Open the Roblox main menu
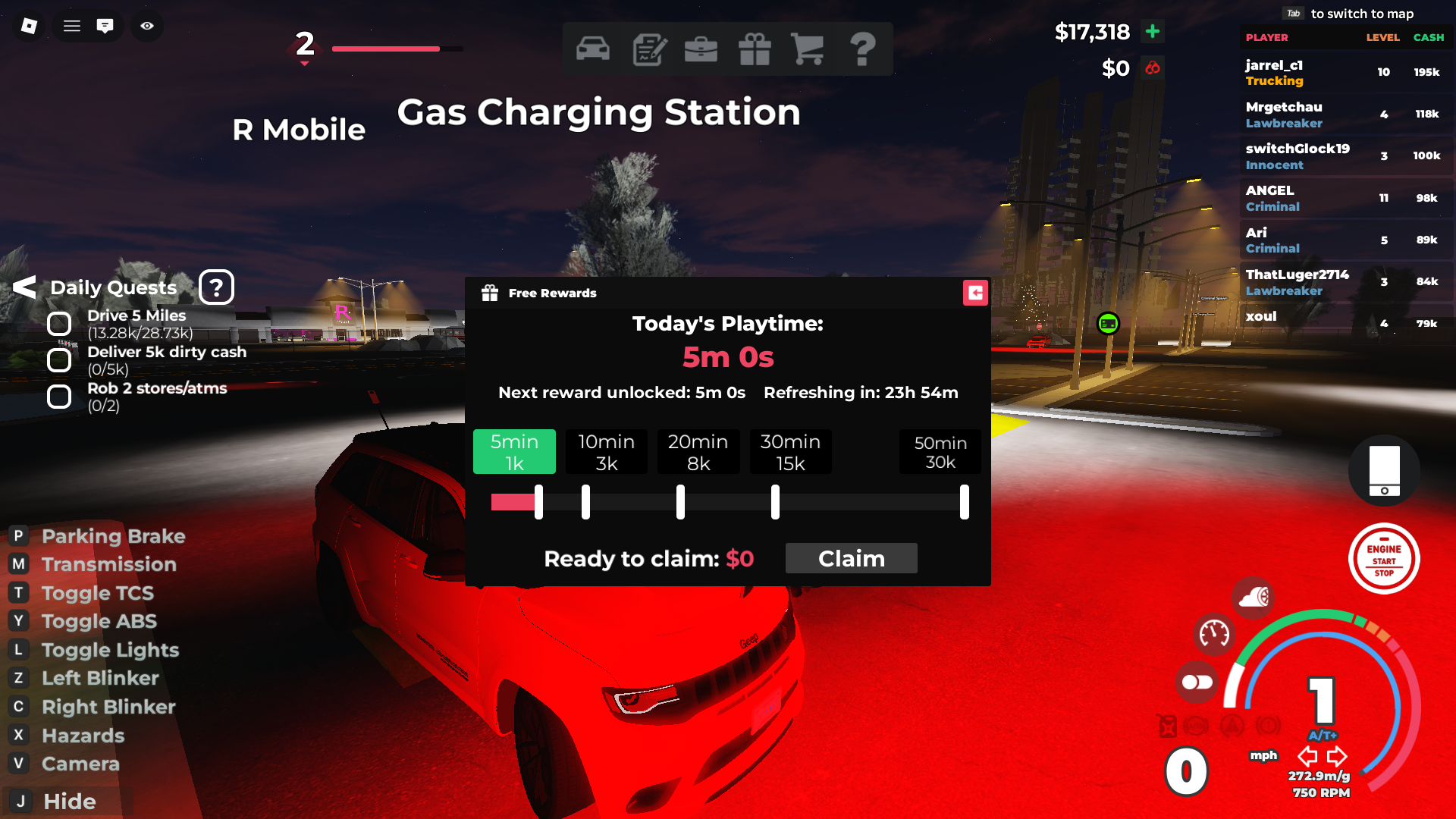Screen dimensions: 1456x819 (29, 26)
